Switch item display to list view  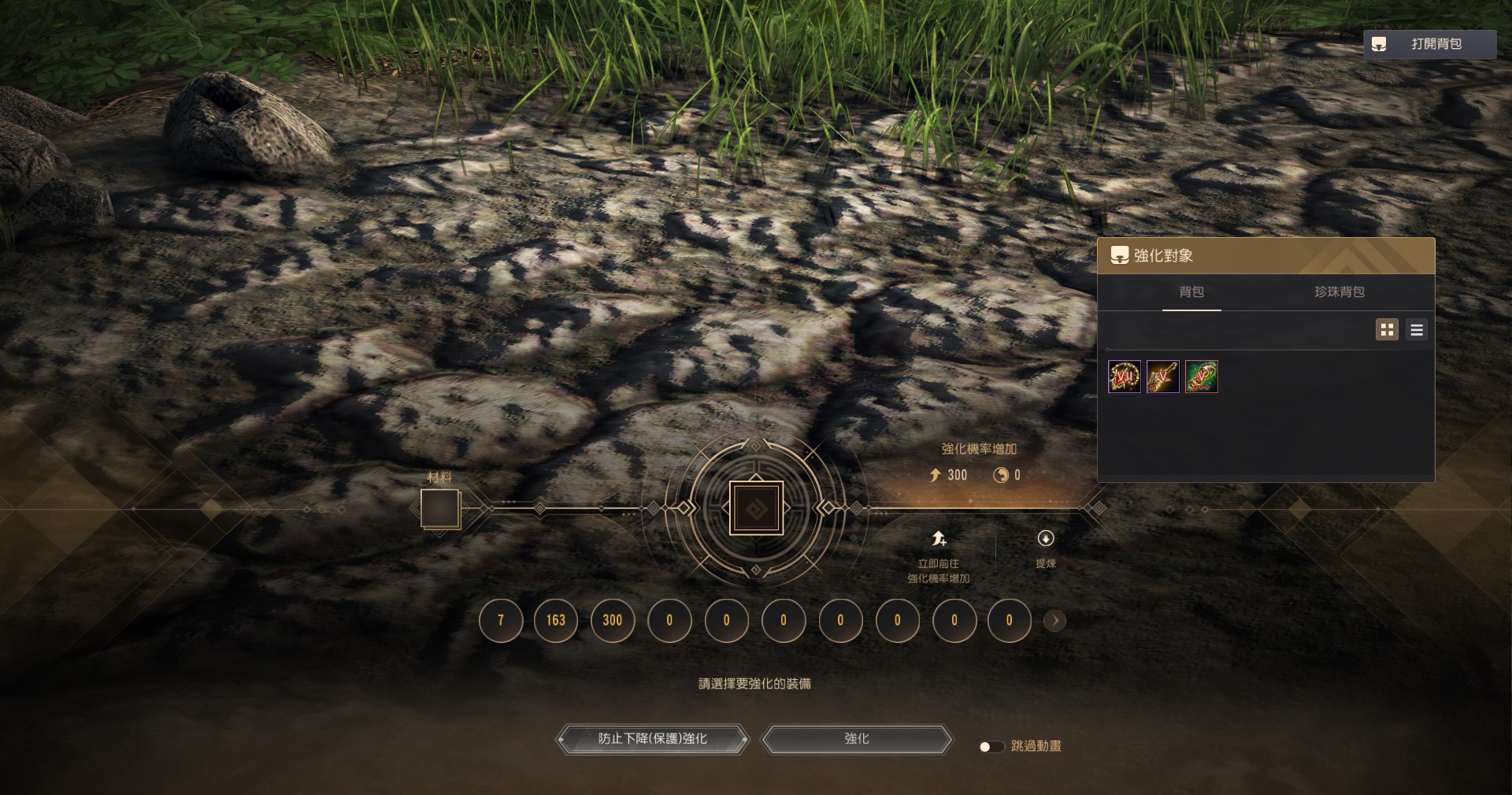(1417, 330)
